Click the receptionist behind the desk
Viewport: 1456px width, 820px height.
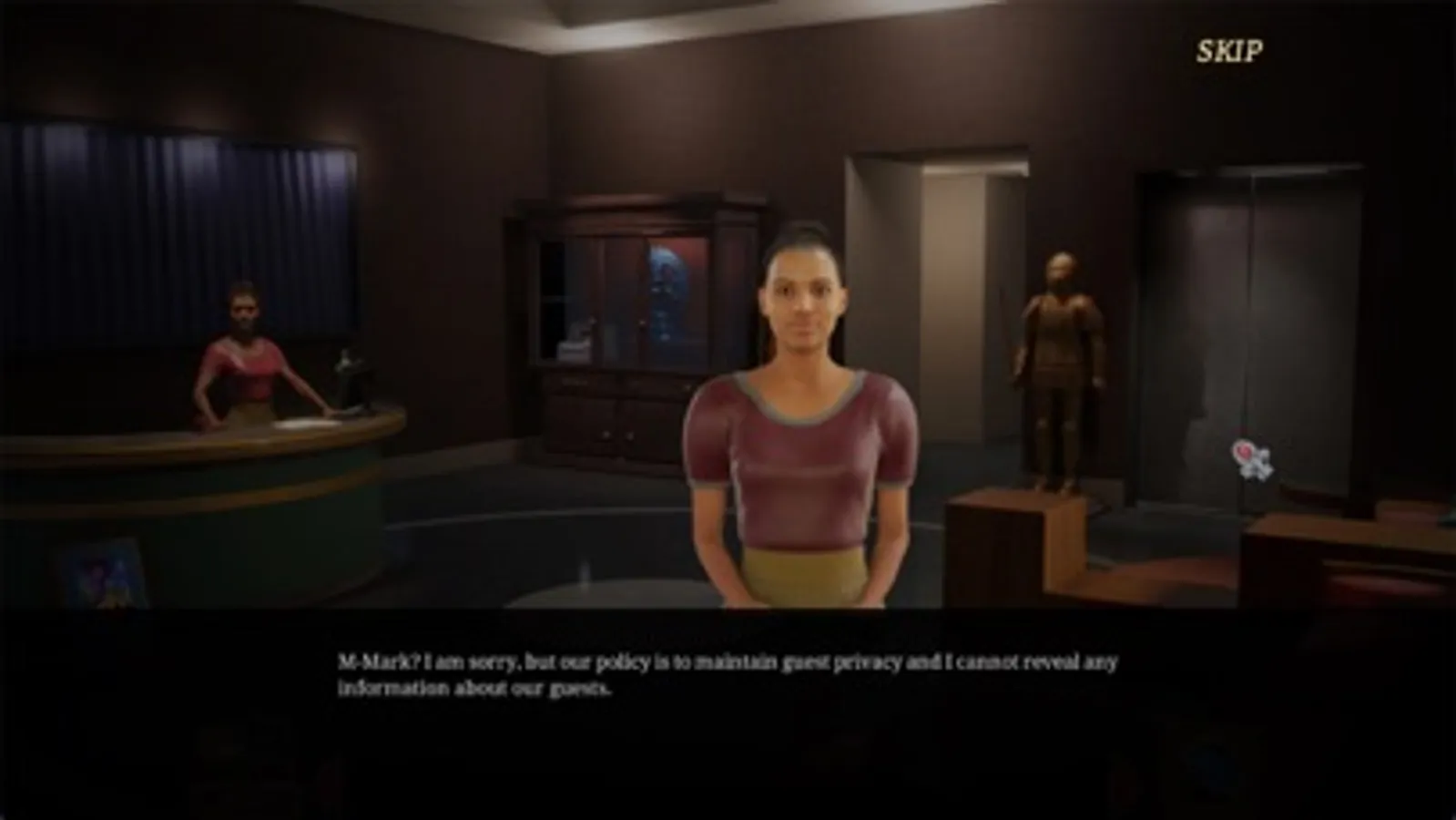(x=244, y=346)
